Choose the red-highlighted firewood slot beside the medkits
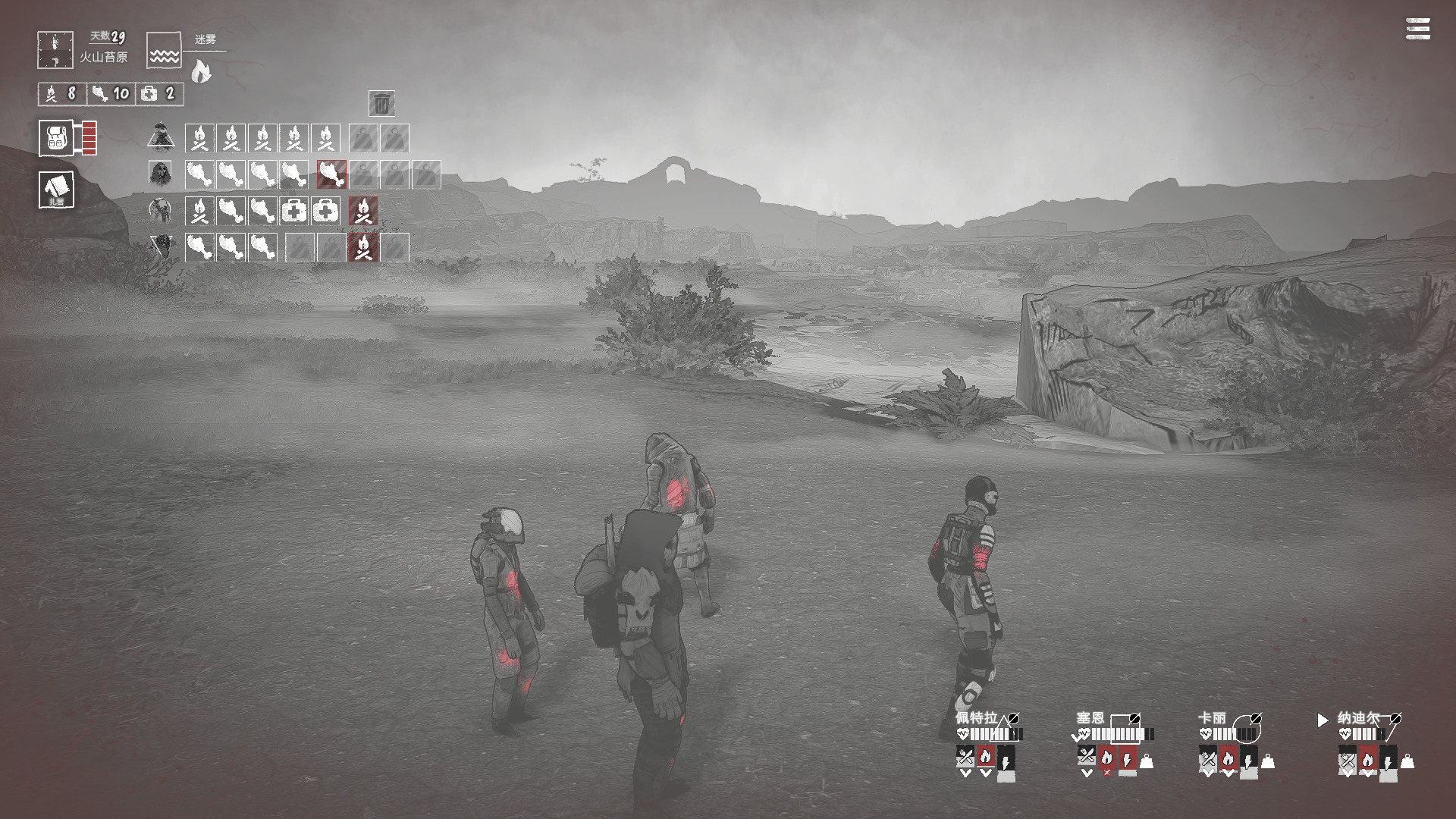 pyautogui.click(x=363, y=211)
